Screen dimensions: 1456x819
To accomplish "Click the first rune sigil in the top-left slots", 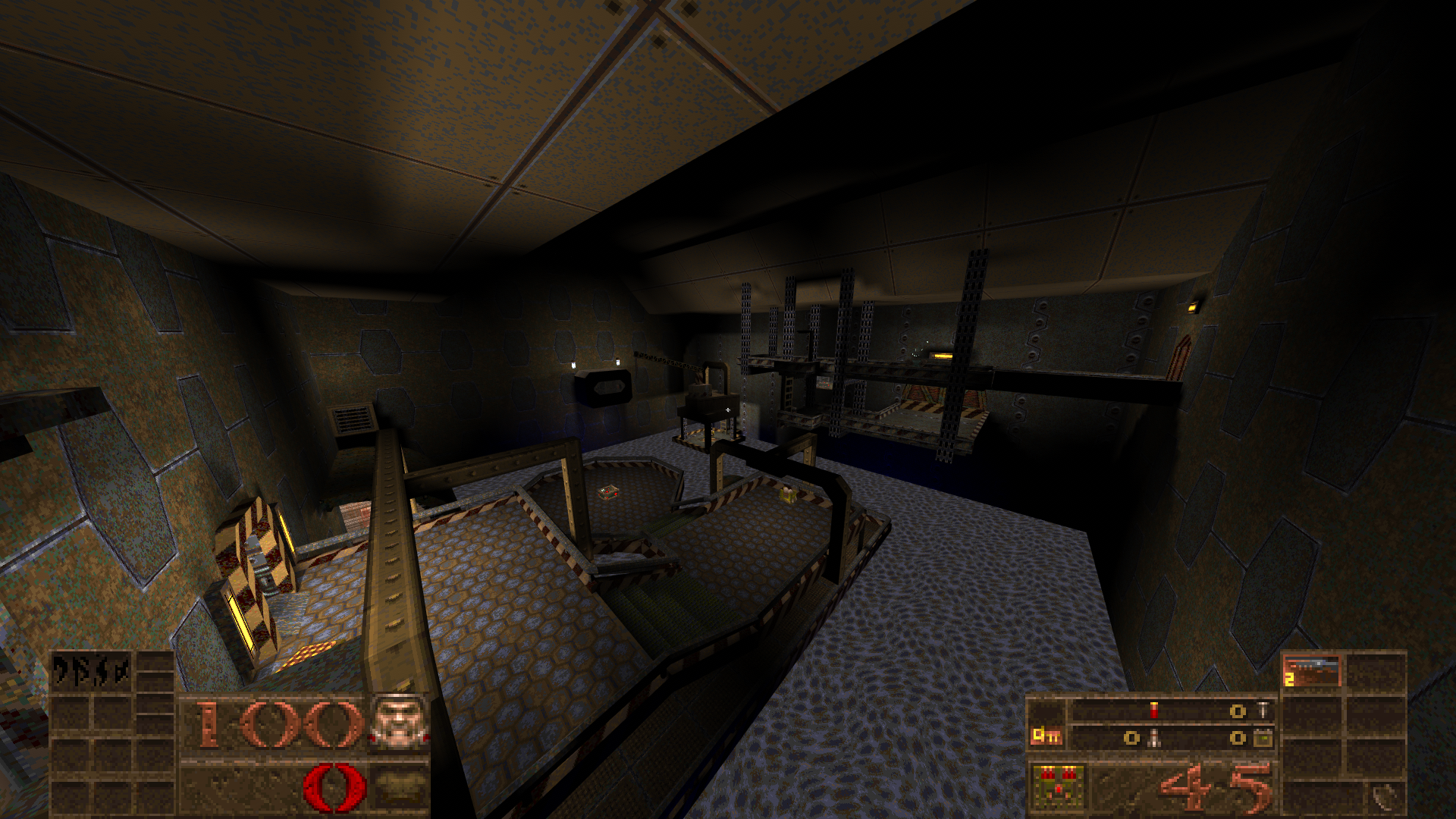I will click(x=59, y=668).
